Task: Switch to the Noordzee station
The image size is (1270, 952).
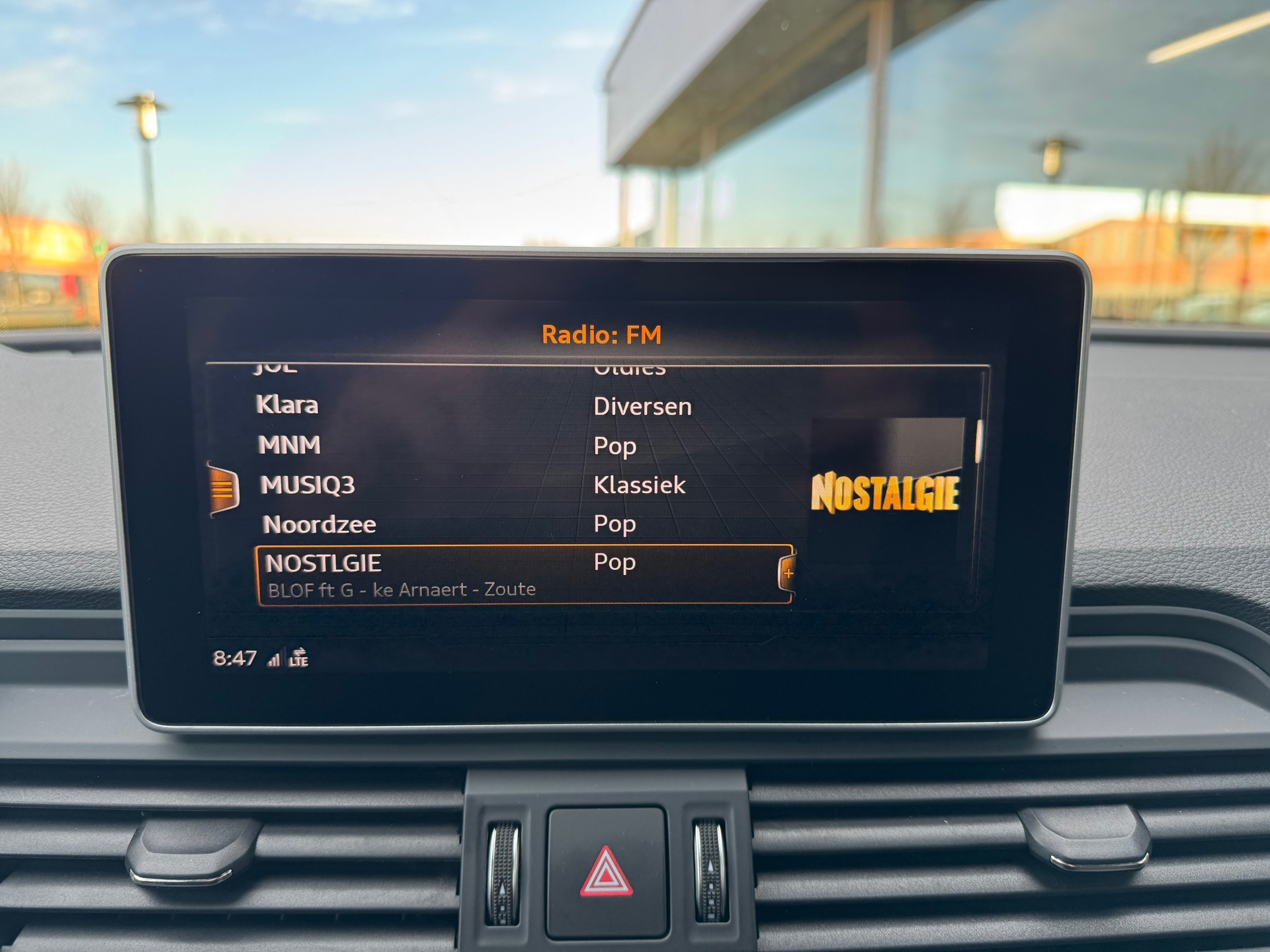Action: [319, 524]
